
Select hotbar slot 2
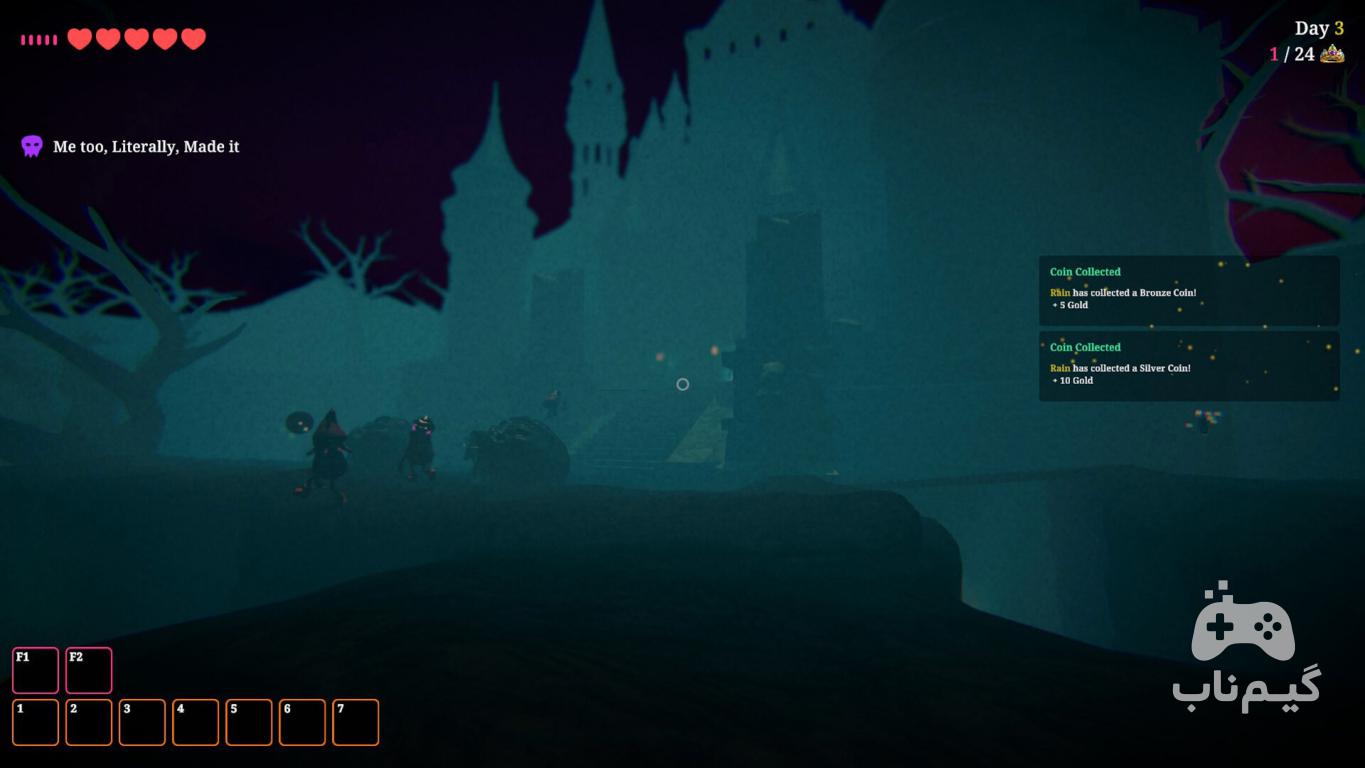pos(89,722)
